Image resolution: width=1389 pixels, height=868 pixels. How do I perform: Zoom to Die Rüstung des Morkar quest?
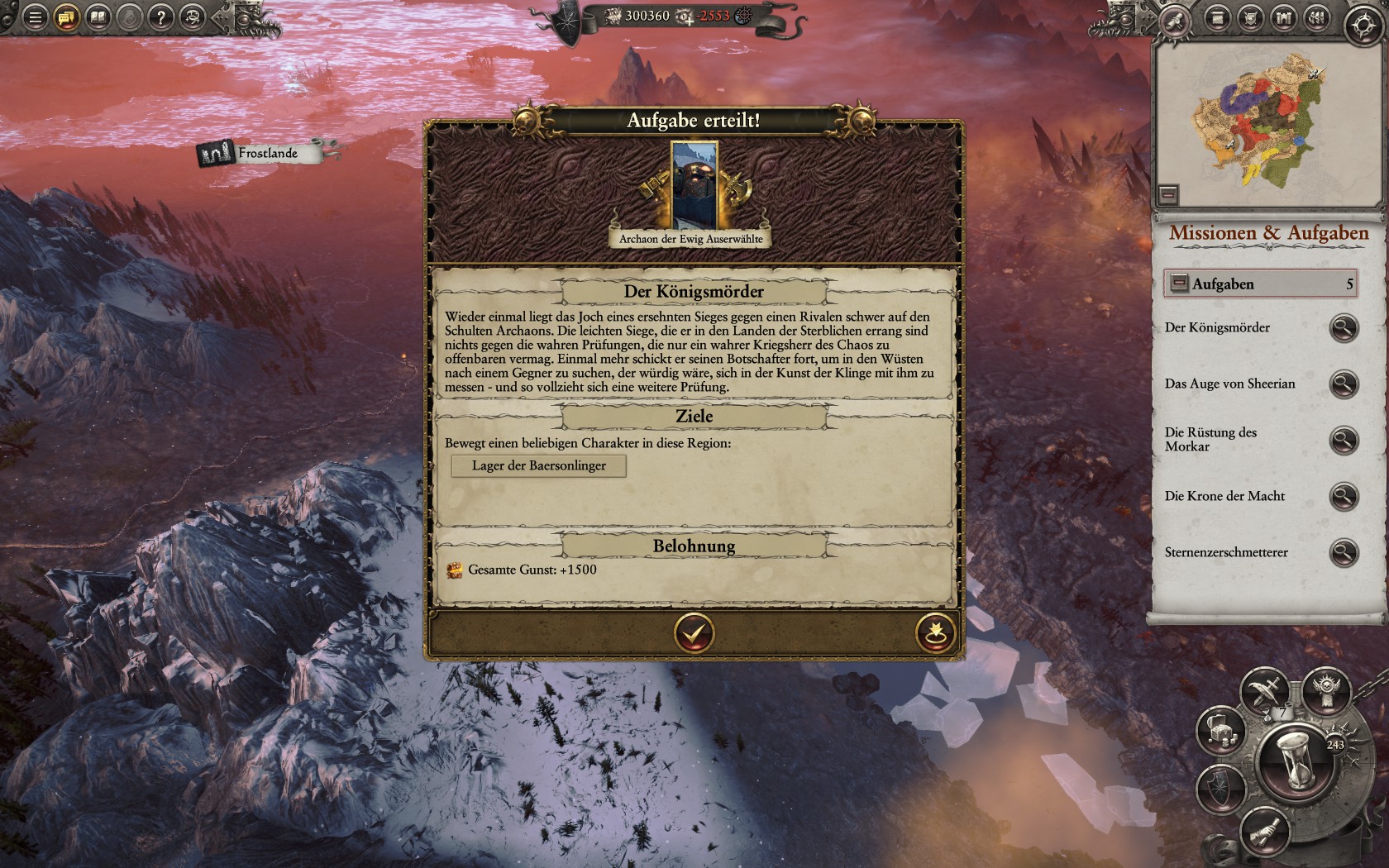[1344, 440]
